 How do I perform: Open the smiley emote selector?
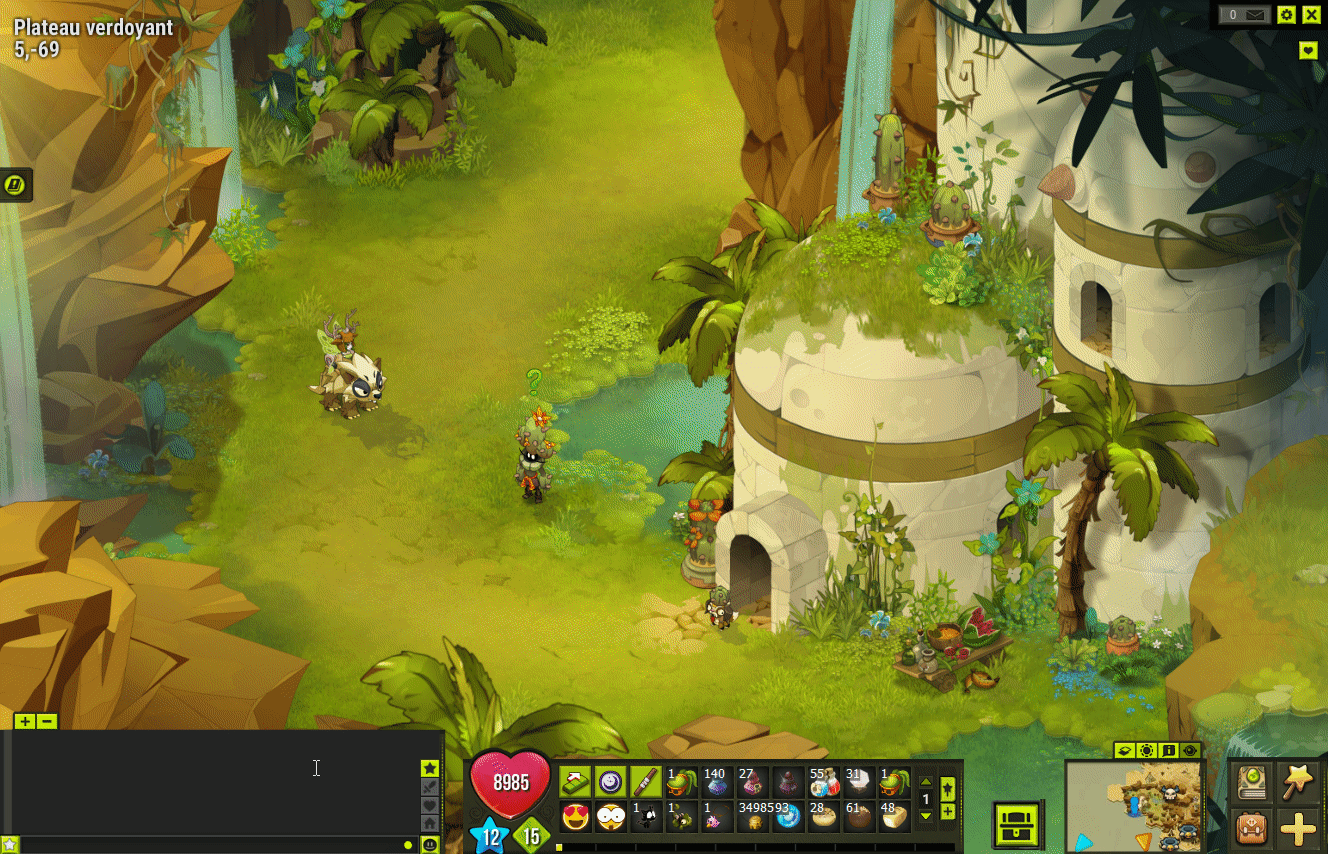(x=430, y=845)
